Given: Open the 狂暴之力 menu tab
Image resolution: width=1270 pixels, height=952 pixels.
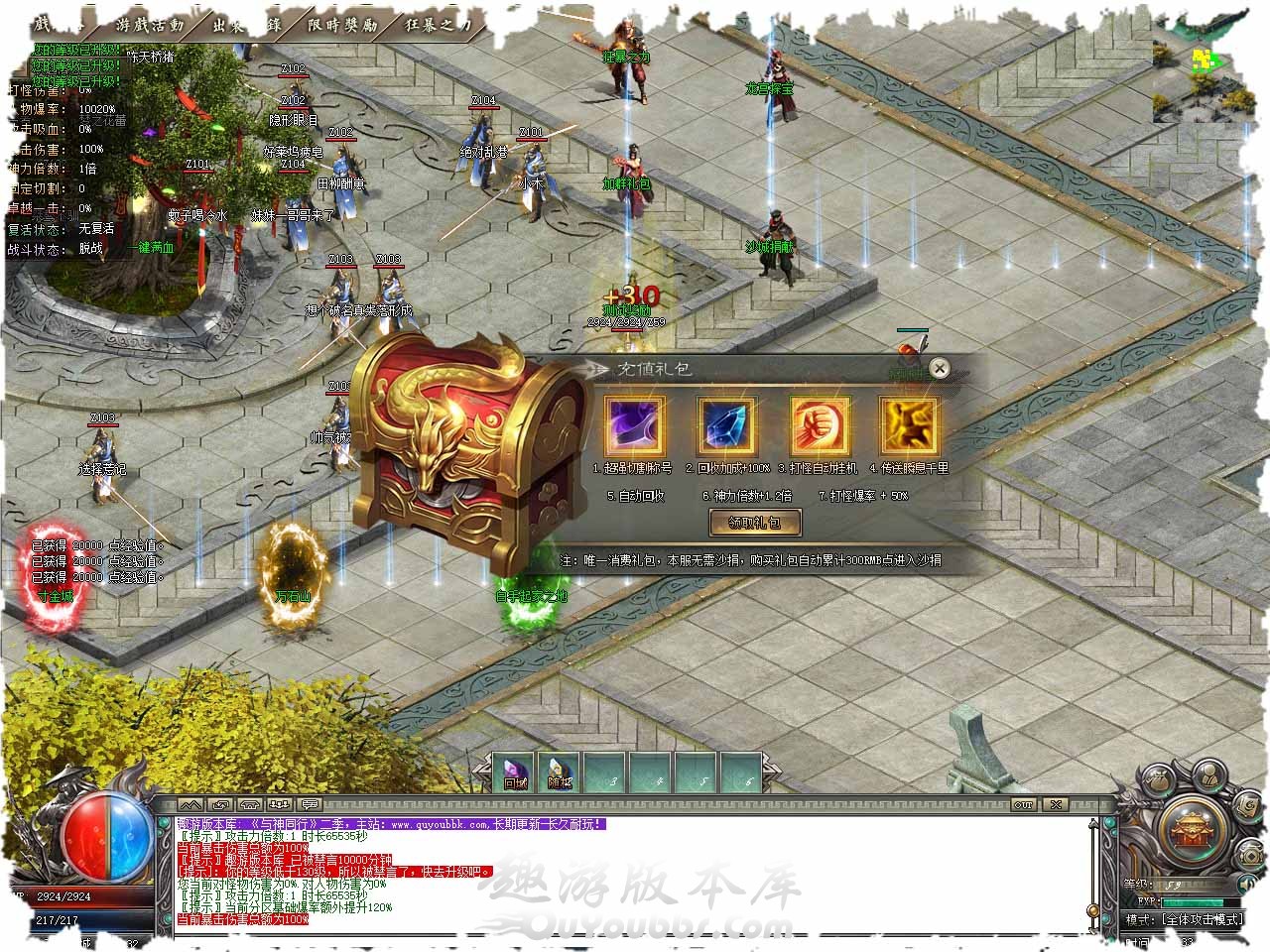Looking at the screenshot, I should 438,24.
